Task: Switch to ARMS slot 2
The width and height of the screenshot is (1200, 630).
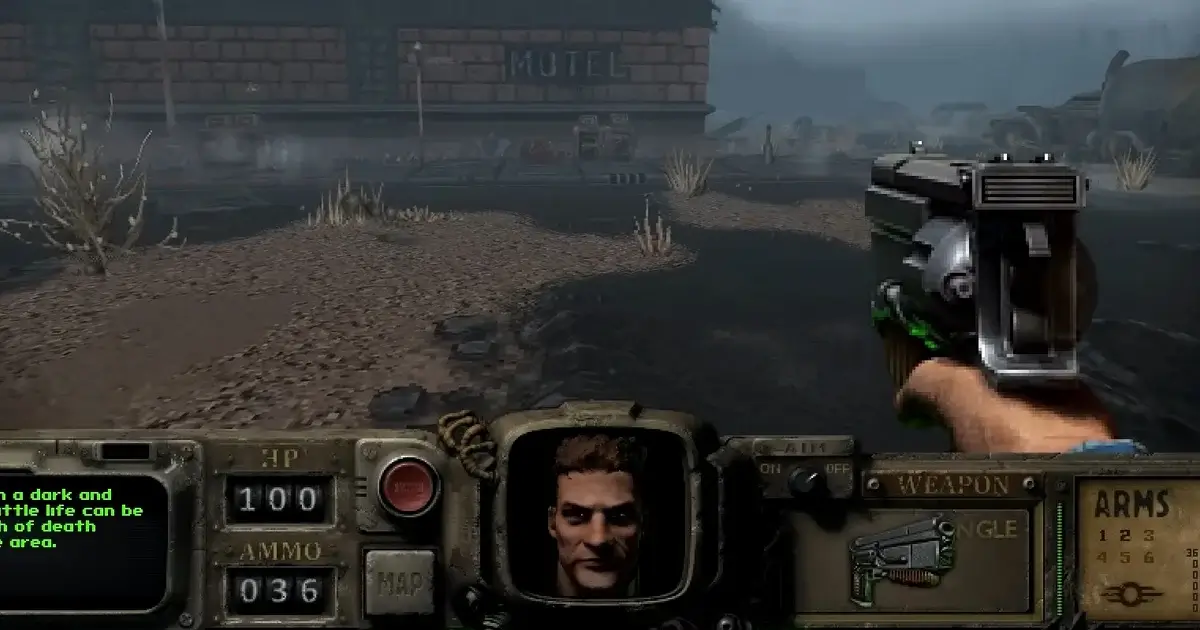Action: coord(1125,536)
